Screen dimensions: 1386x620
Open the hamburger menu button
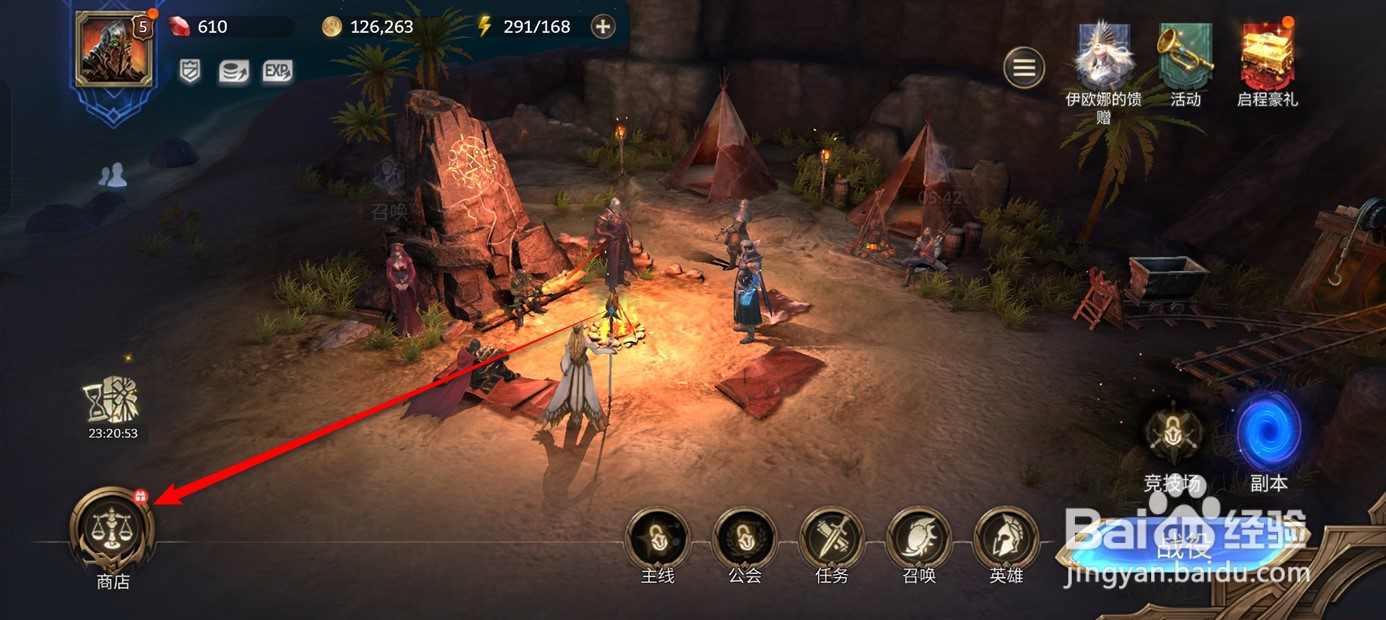pyautogui.click(x=1024, y=68)
